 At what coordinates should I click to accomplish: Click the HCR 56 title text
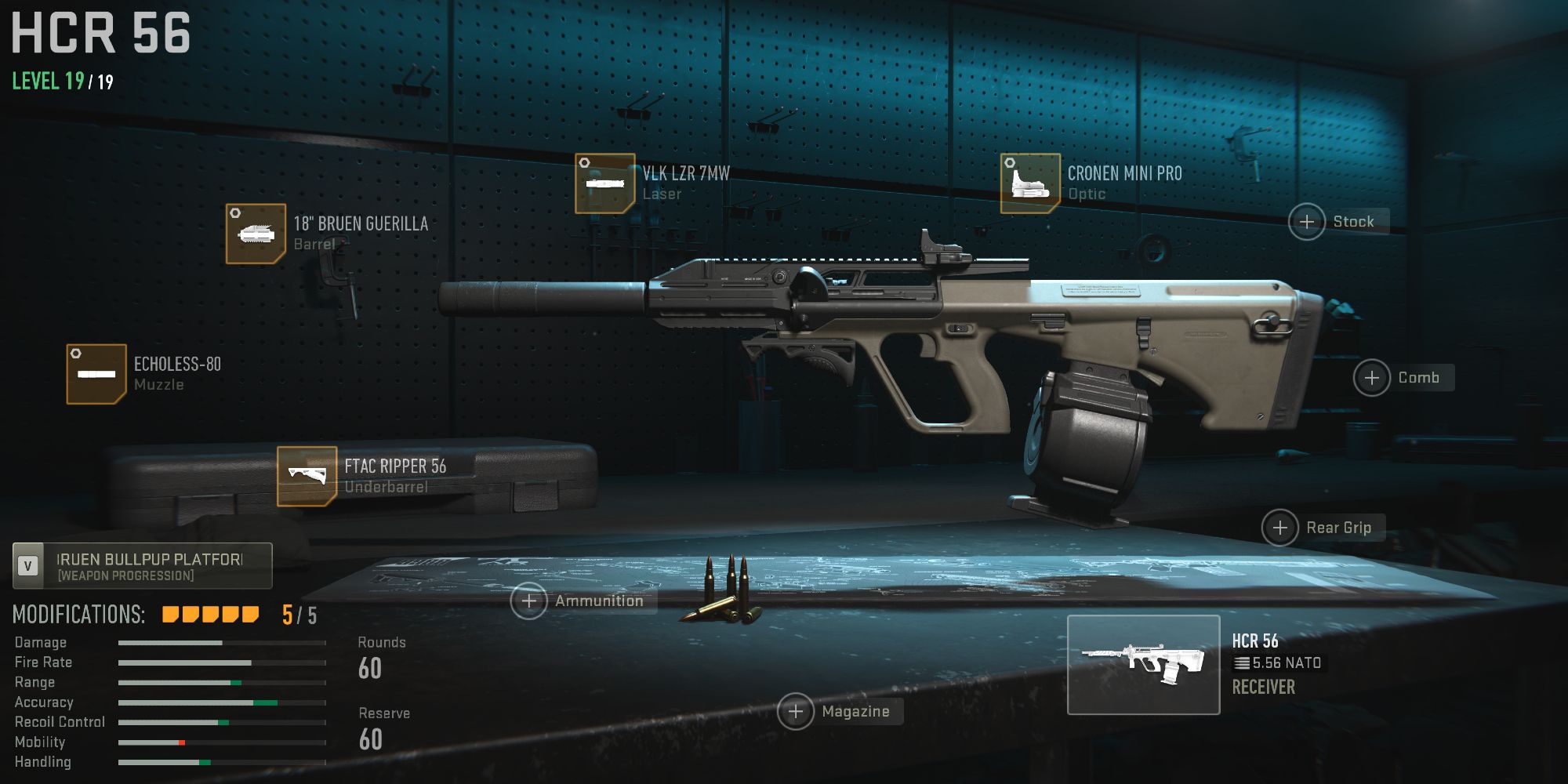[98, 33]
